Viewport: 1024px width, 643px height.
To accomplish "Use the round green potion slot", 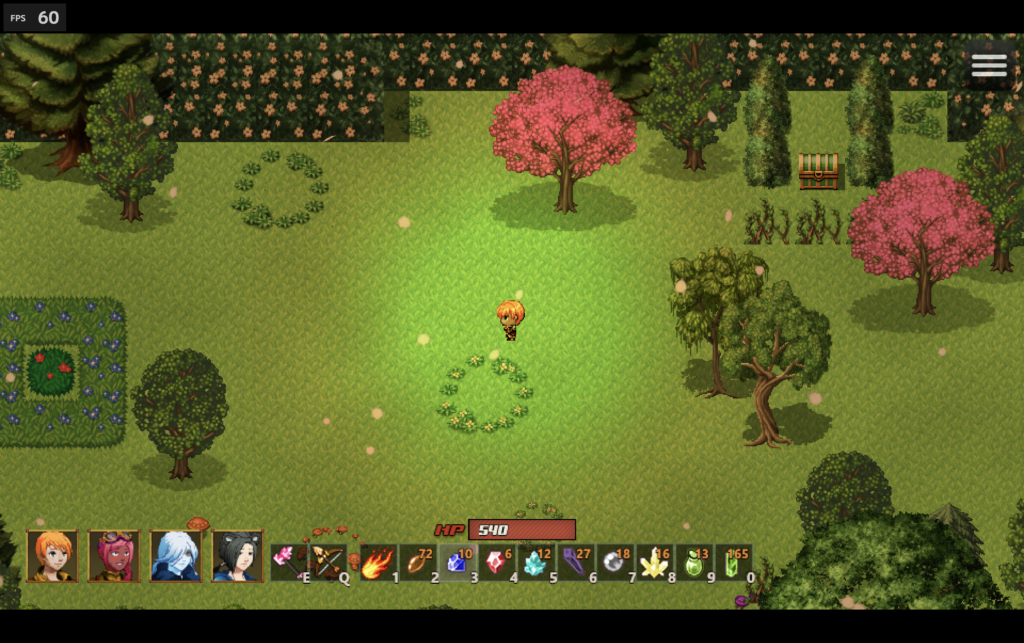I will [x=694, y=563].
